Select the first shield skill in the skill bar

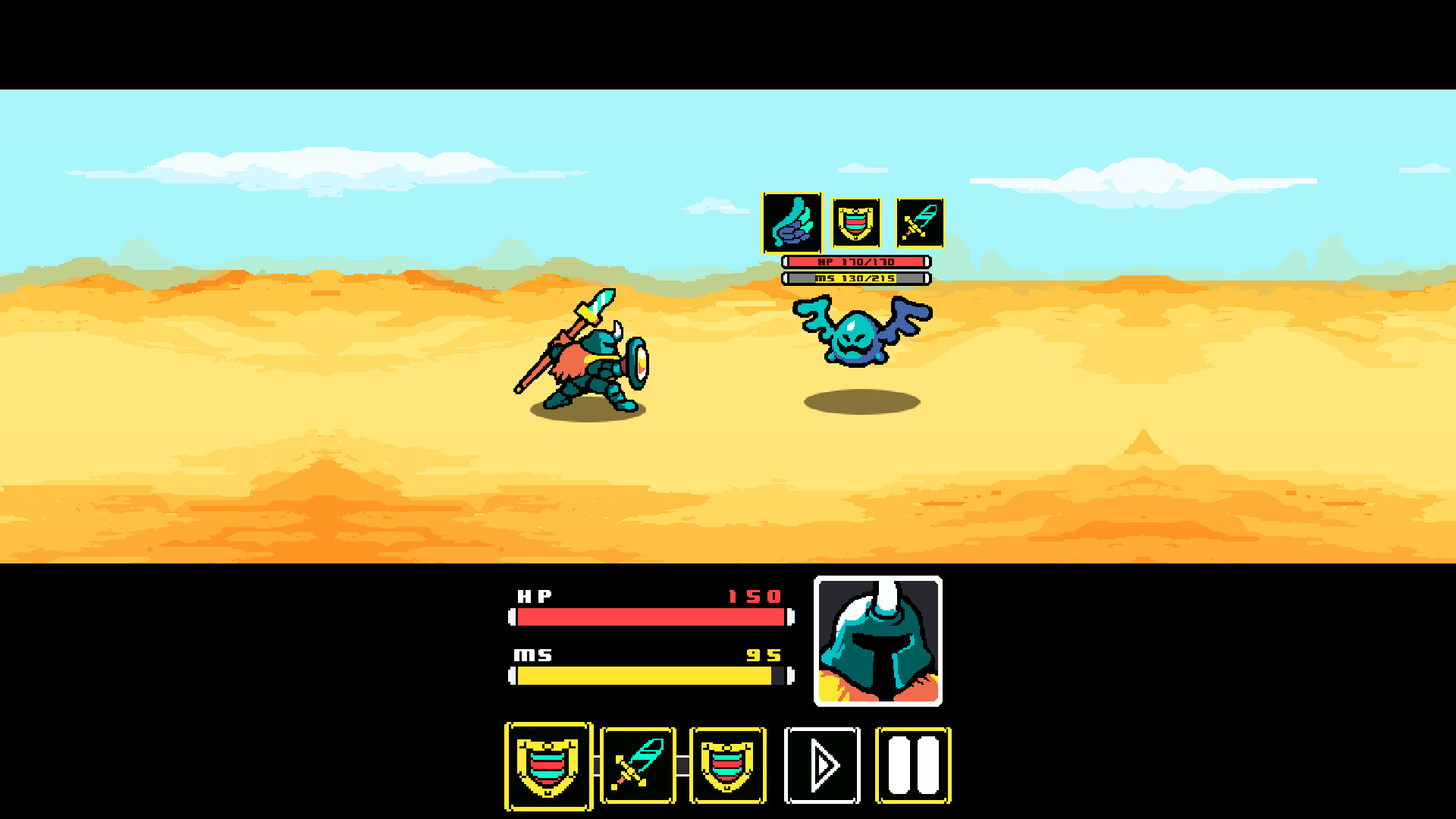(548, 764)
